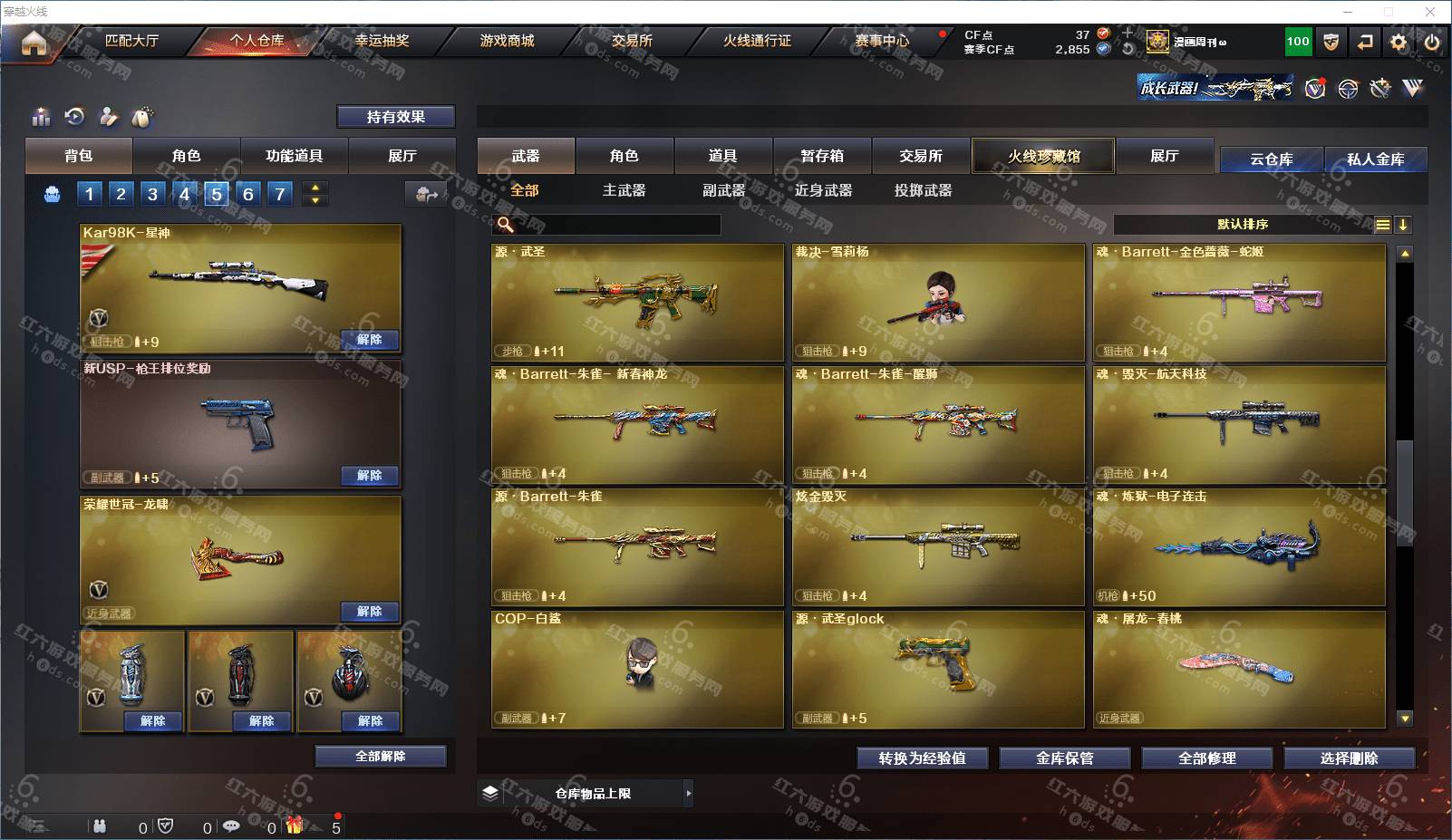Switch to the 功能道具 tab
The width and height of the screenshot is (1452, 840).
pos(294,156)
